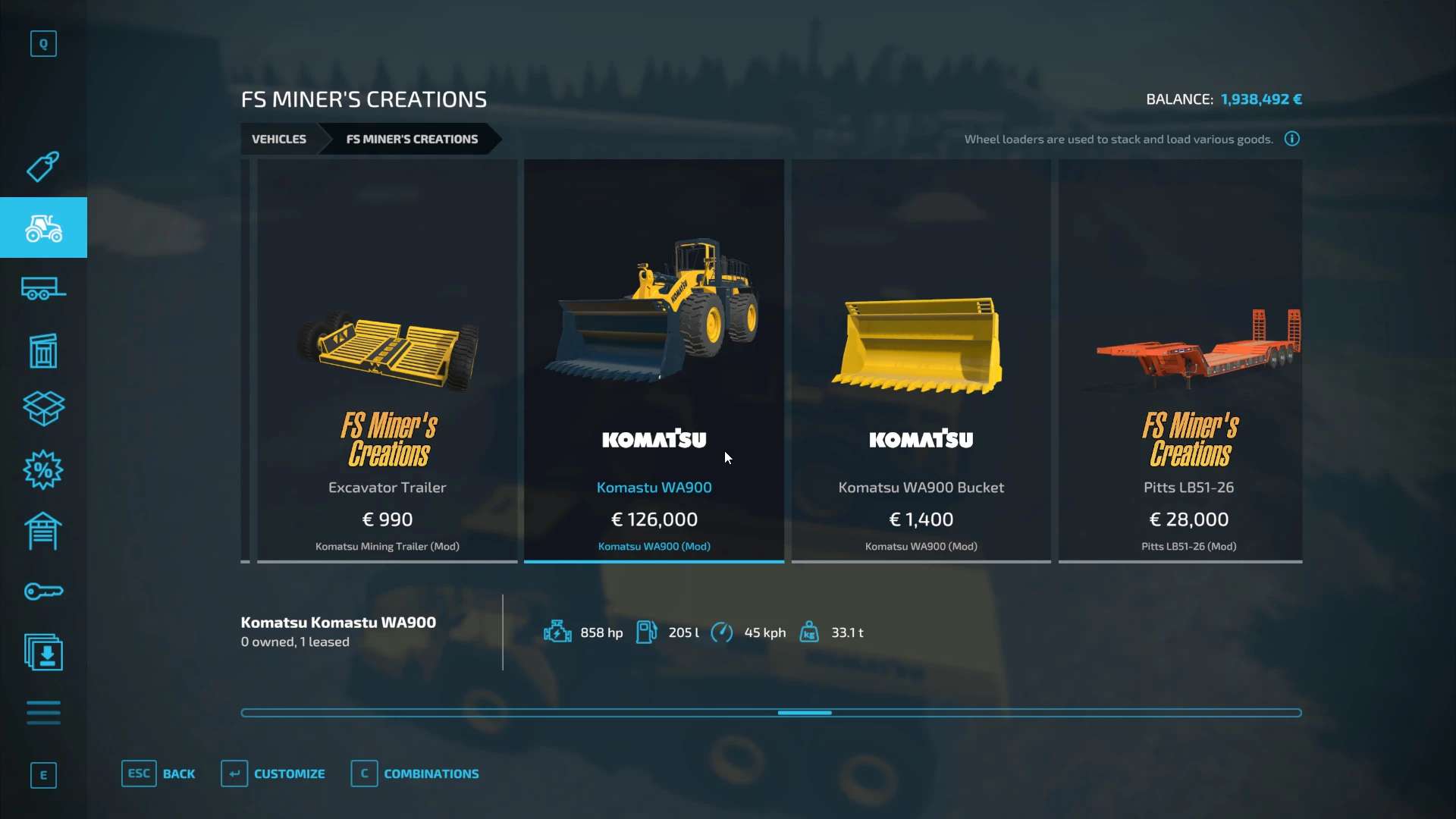
Task: Show the percent-badge sales category
Action: pos(43,470)
